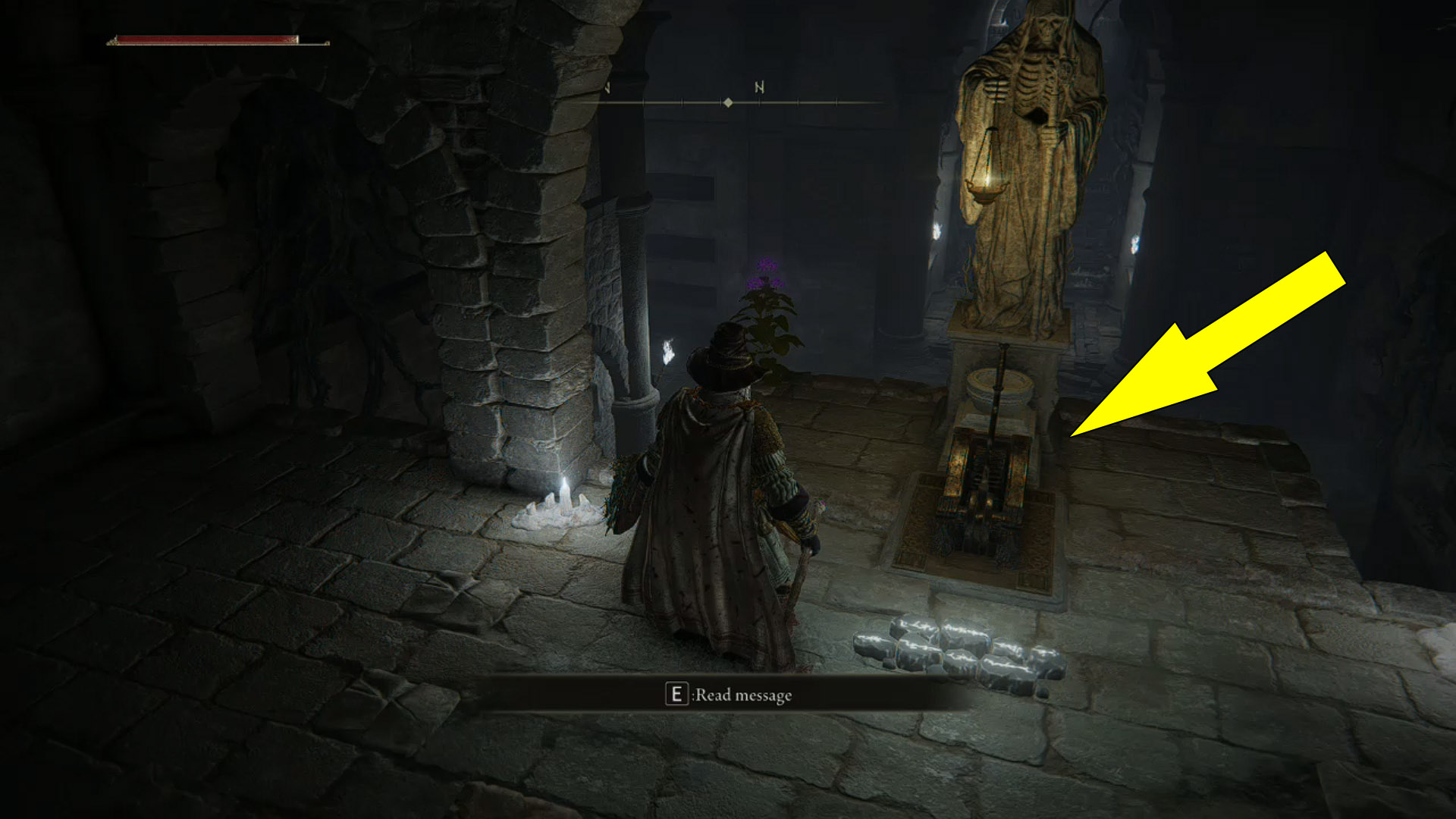Open the north marker on the compass
Image resolution: width=1456 pixels, height=819 pixels.
coord(758,87)
